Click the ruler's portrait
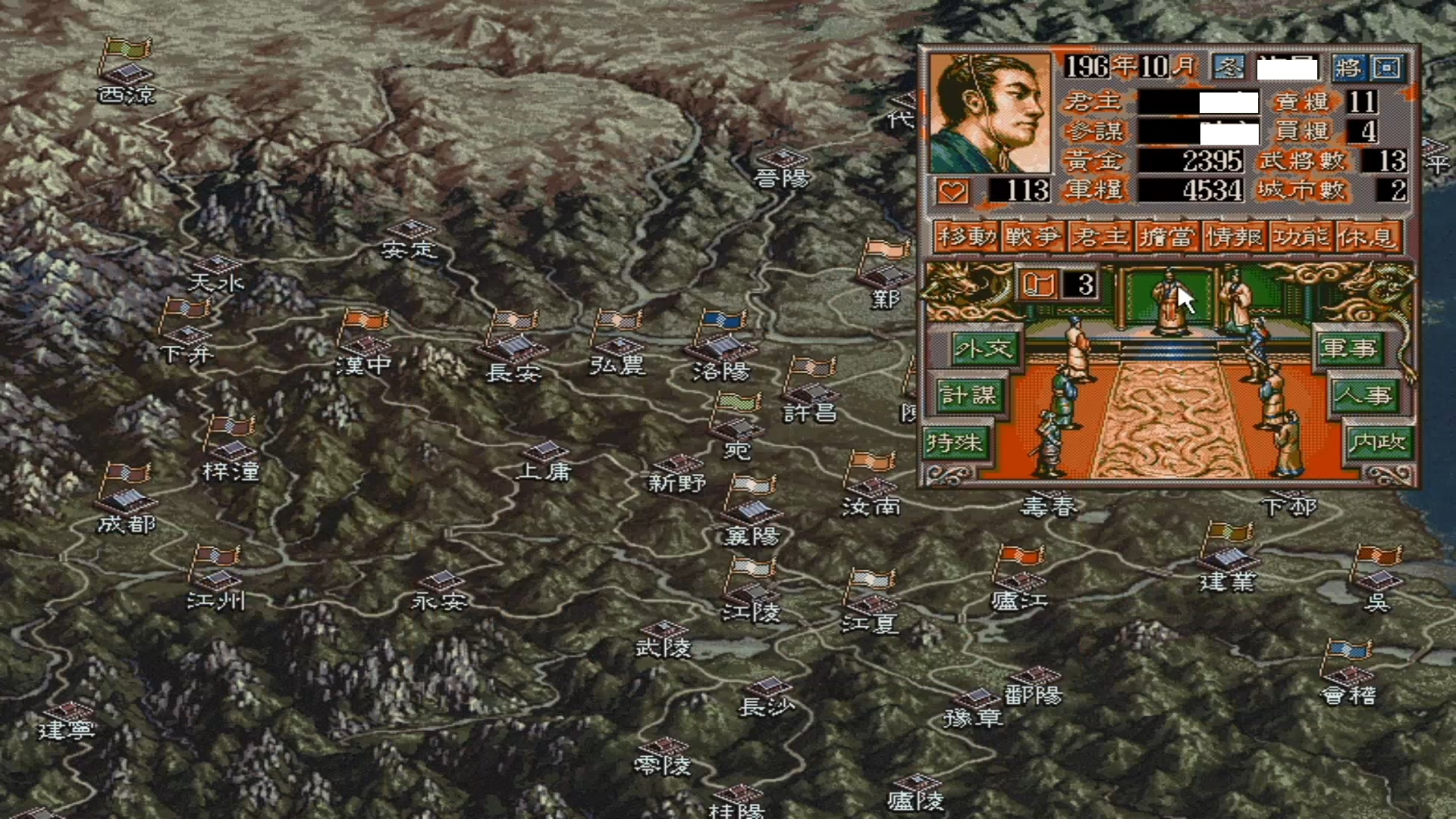1456x819 pixels. pos(990,112)
